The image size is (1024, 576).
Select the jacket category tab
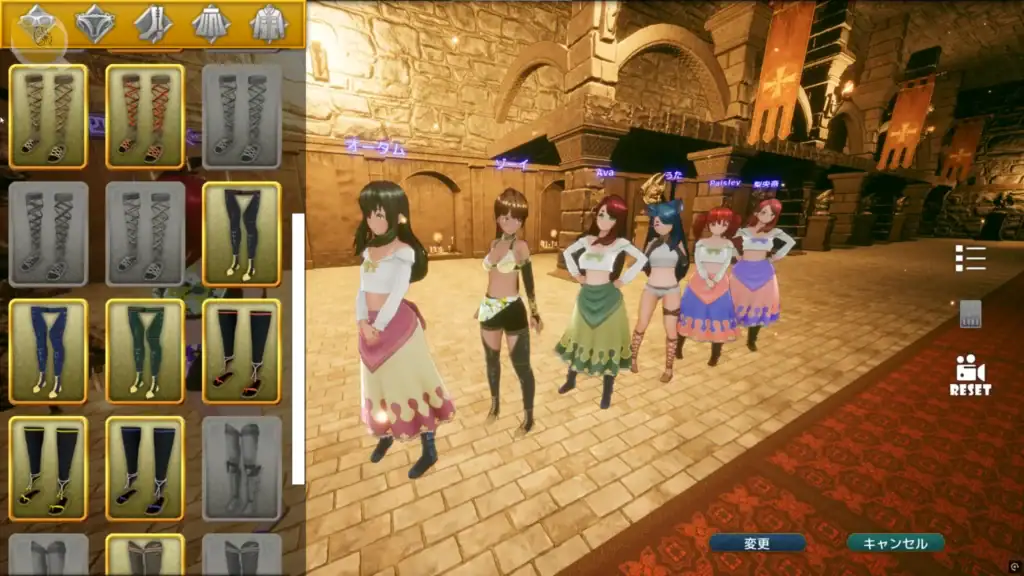[268, 23]
